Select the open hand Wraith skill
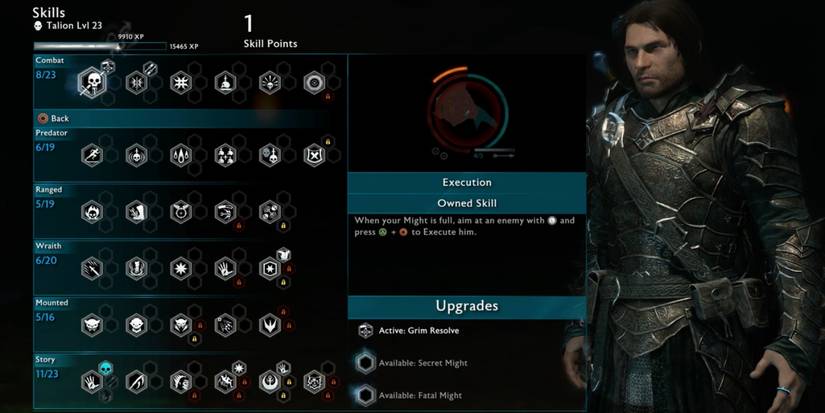 coord(225,268)
